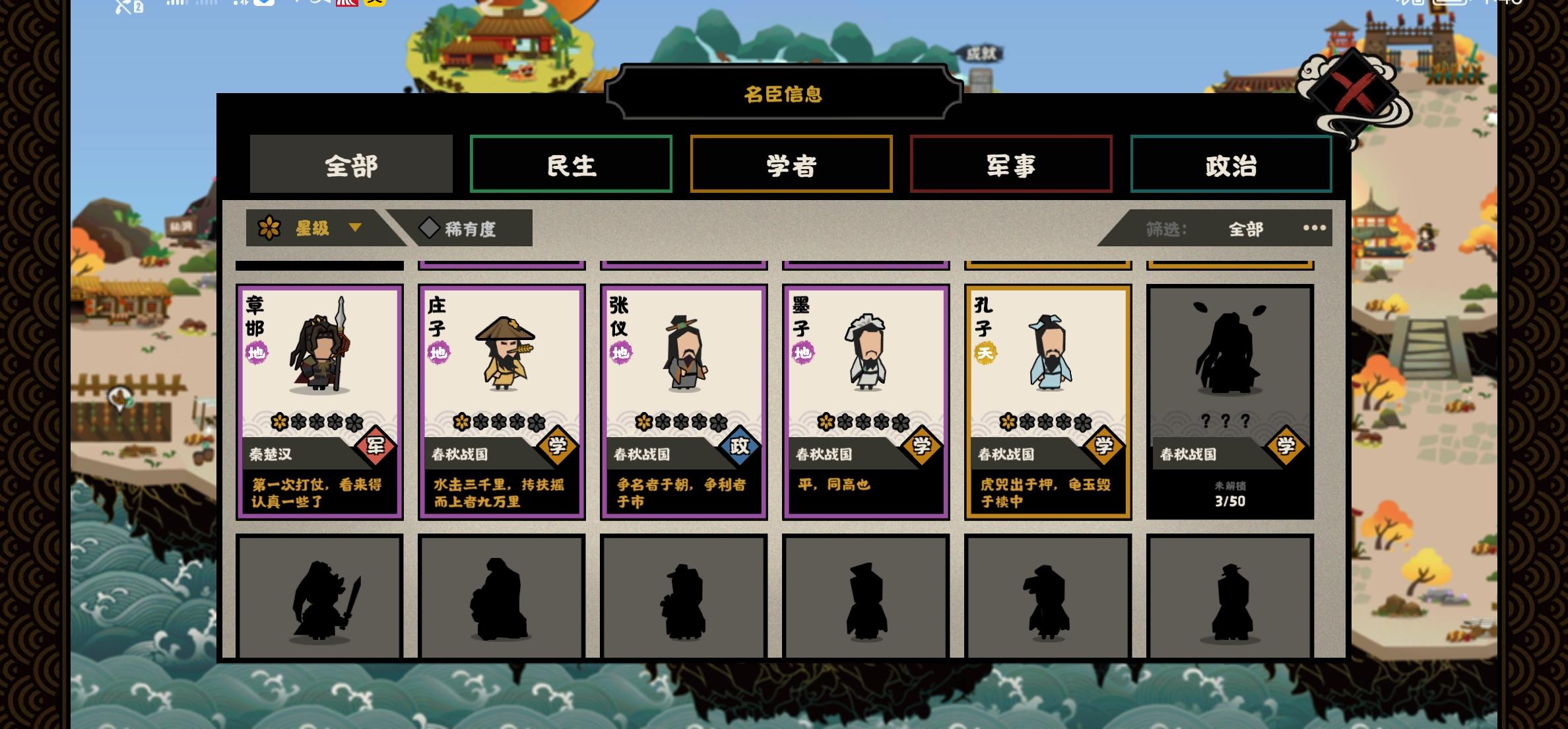Image resolution: width=1568 pixels, height=729 pixels.
Task: Select the 民生 category button
Action: coord(571,165)
